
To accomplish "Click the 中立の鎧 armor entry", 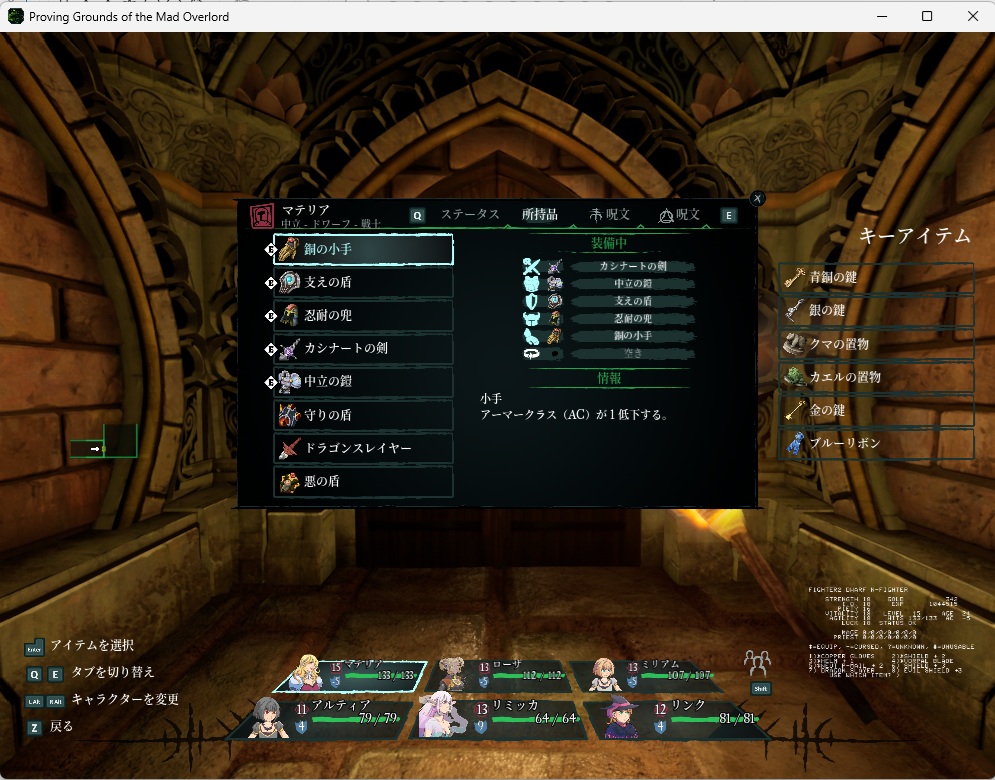I will (x=363, y=382).
